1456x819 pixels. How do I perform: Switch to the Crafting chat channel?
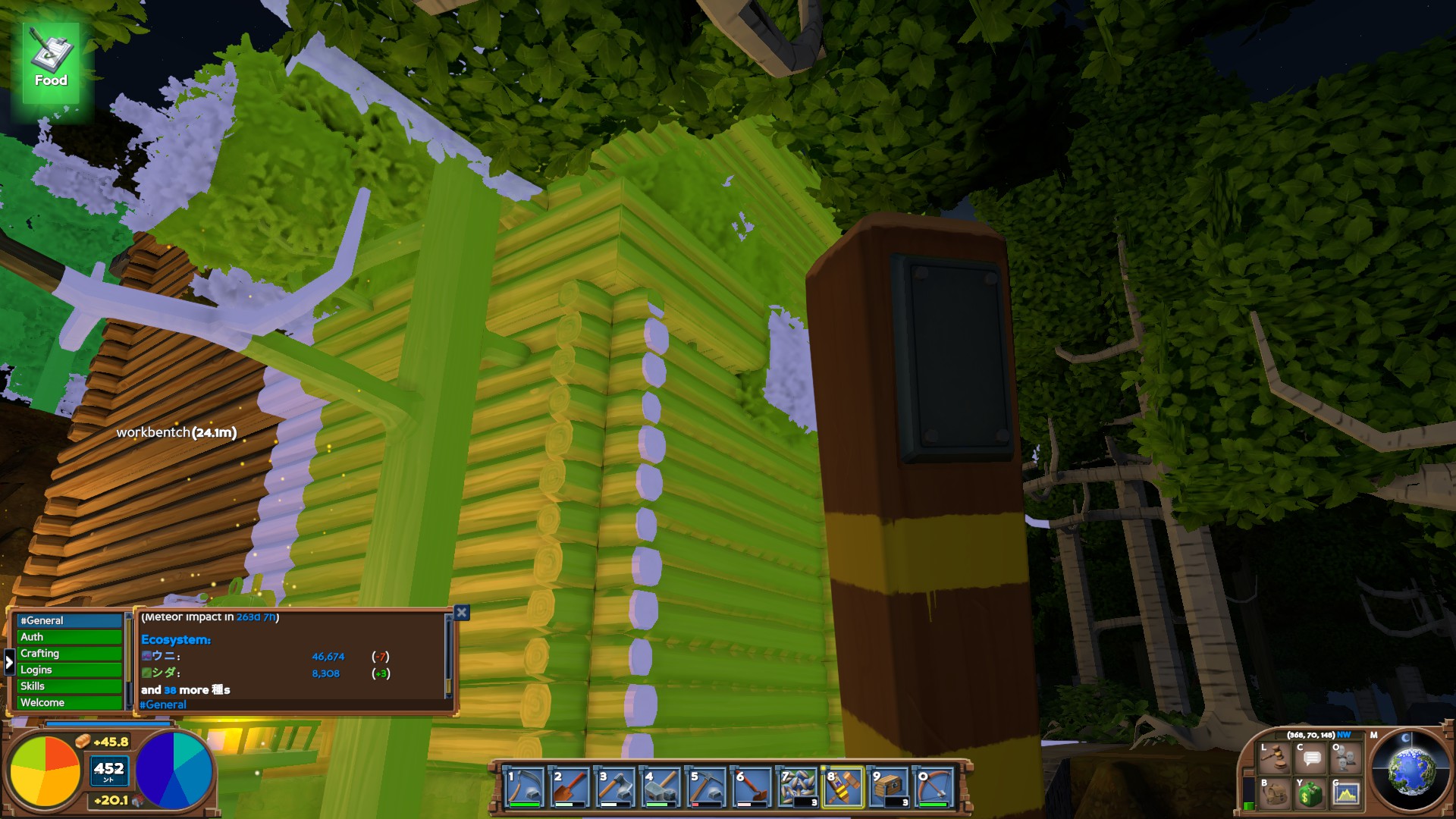tap(69, 654)
